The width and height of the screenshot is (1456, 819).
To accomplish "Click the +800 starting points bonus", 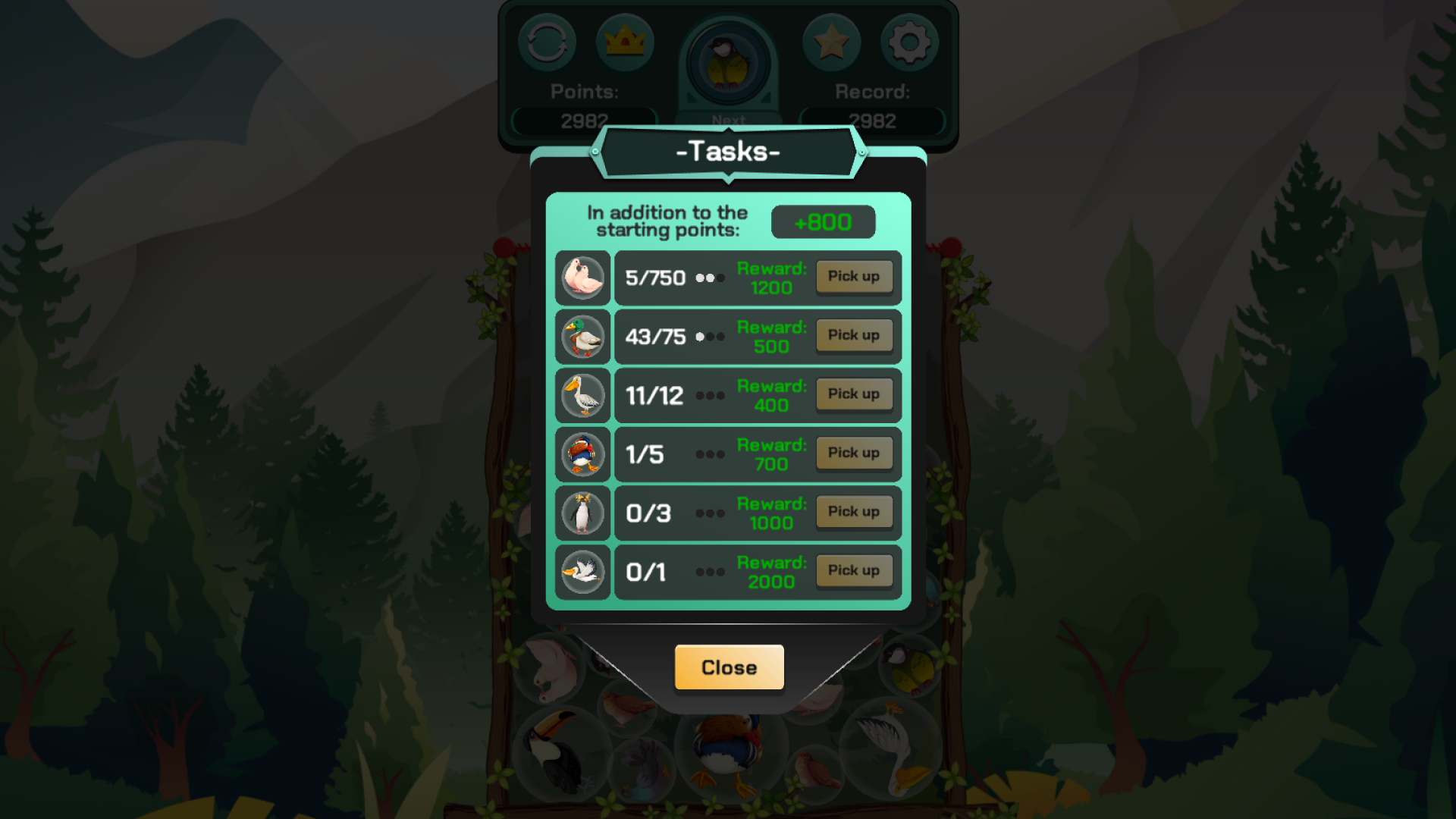I will coord(823,222).
